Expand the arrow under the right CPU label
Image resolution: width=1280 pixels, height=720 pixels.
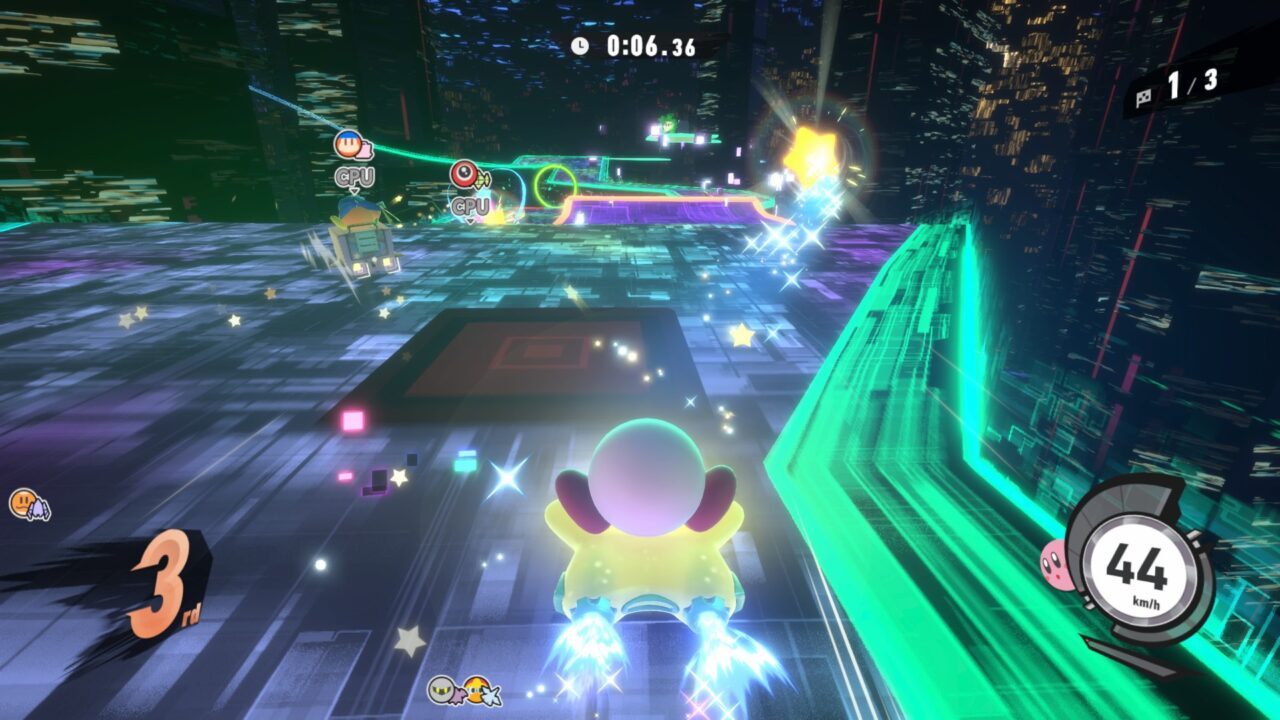coord(471,222)
